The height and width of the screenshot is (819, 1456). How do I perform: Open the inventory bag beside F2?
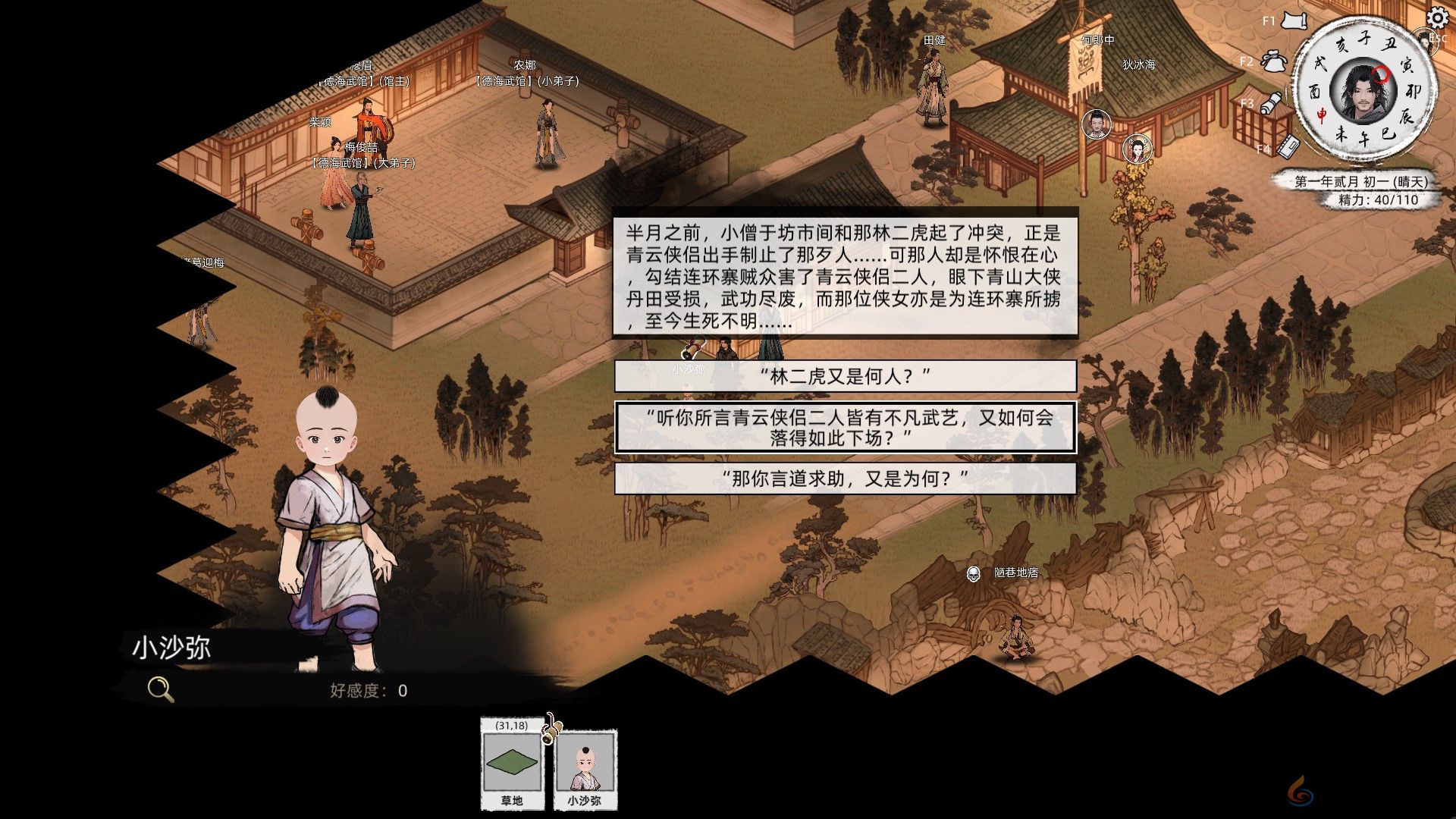1273,62
